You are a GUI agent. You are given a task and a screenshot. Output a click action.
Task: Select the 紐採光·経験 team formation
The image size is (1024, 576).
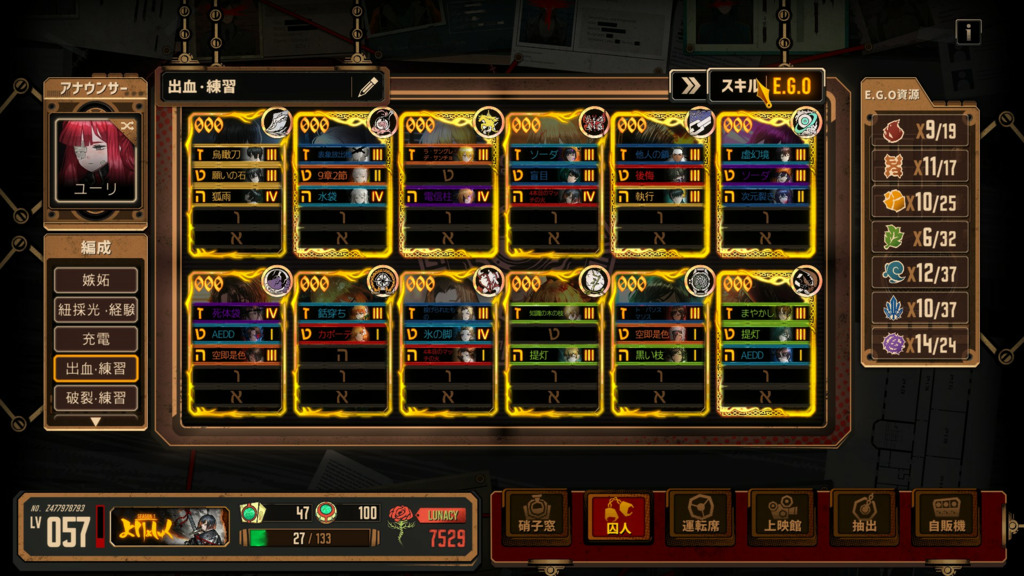pyautogui.click(x=96, y=310)
